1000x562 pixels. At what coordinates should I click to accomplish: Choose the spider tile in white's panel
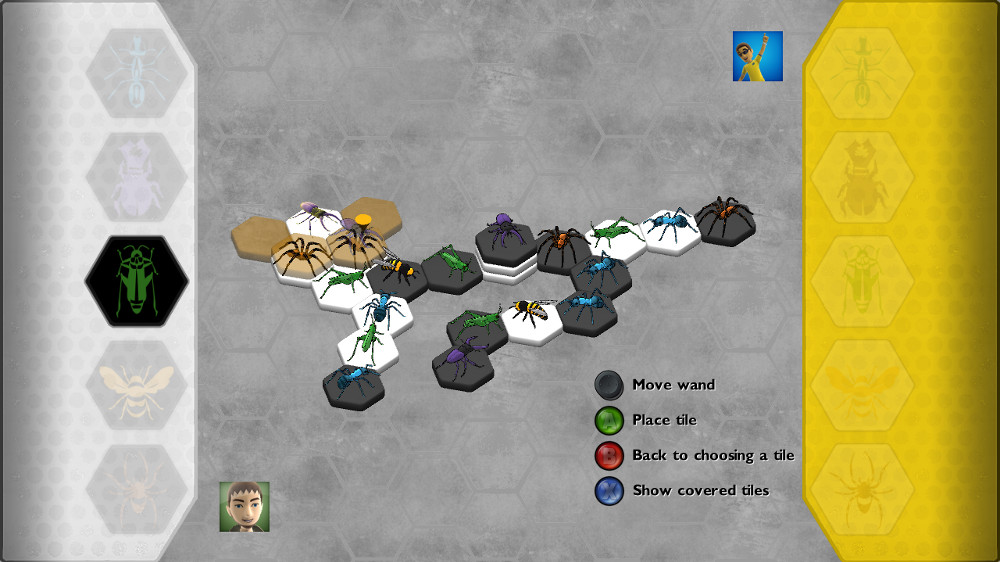click(x=137, y=489)
